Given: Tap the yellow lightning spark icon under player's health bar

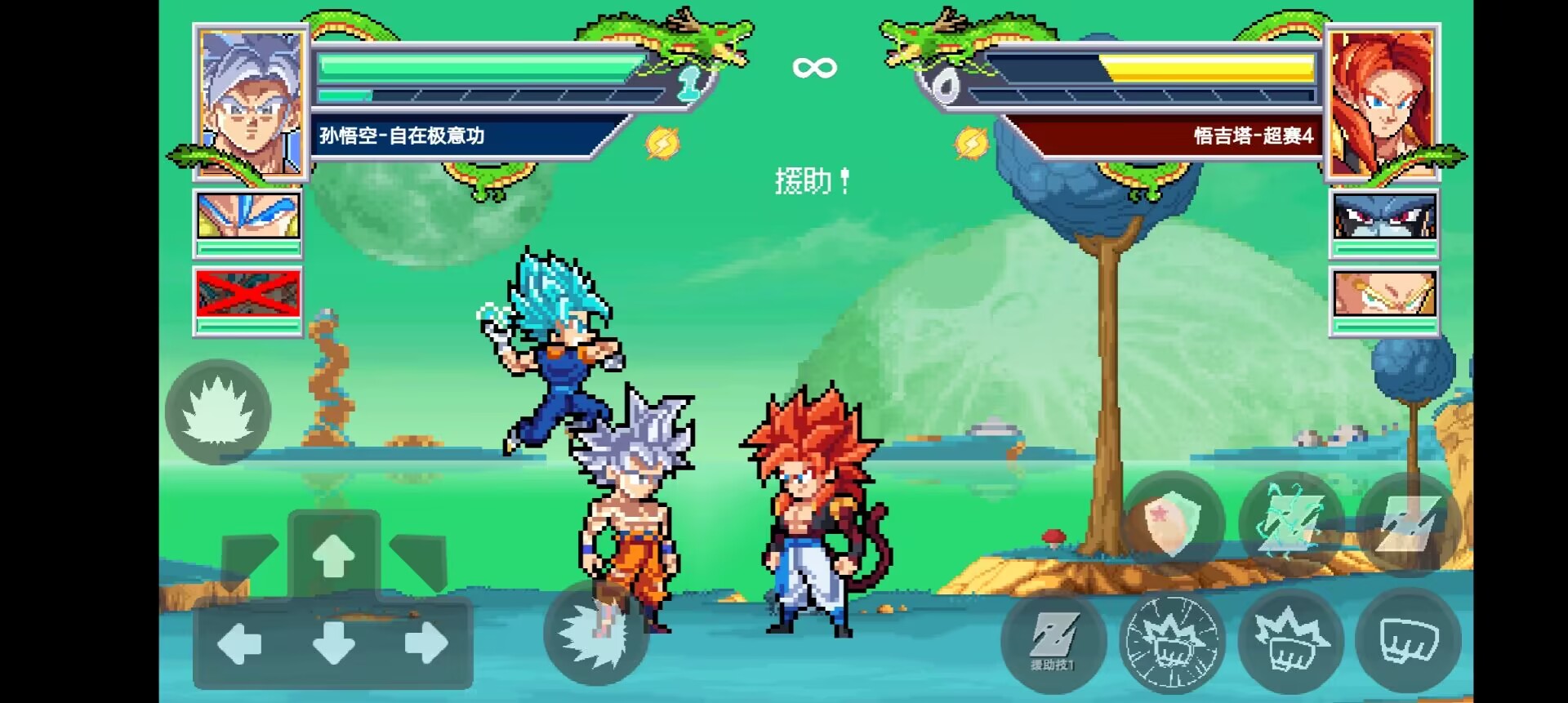Looking at the screenshot, I should click(x=663, y=142).
